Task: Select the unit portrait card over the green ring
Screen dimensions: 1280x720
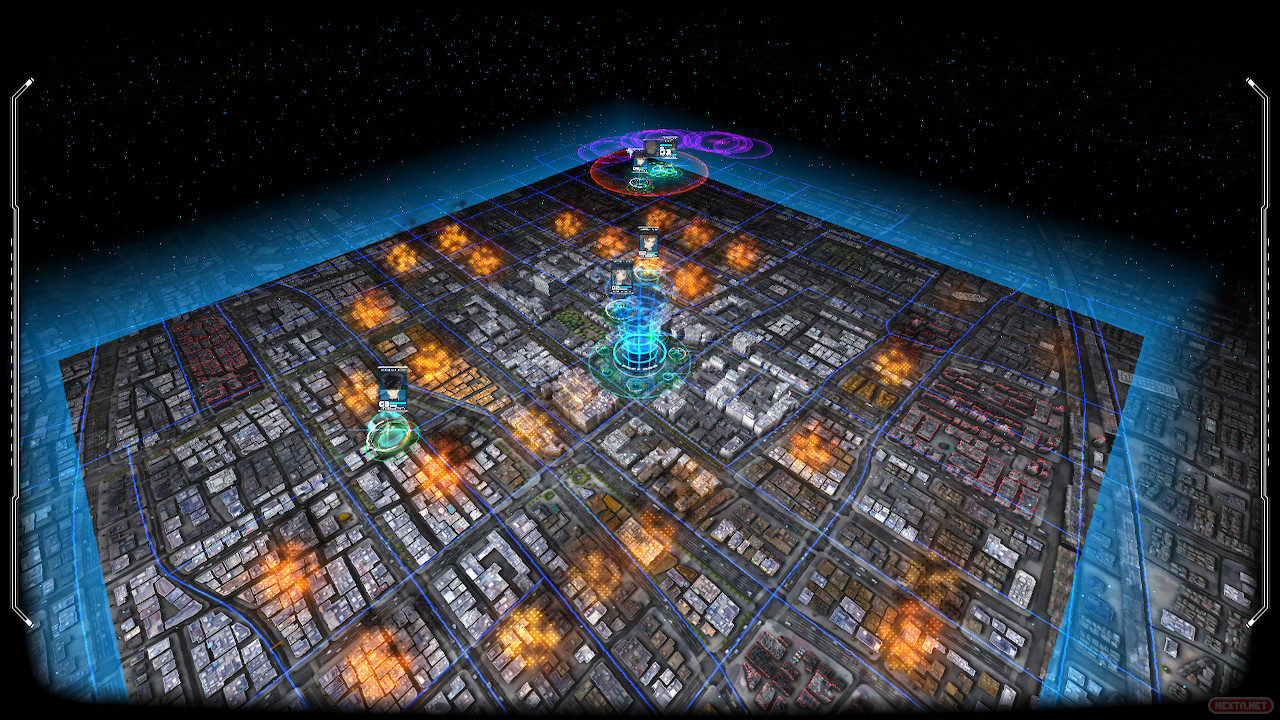Action: coord(393,387)
